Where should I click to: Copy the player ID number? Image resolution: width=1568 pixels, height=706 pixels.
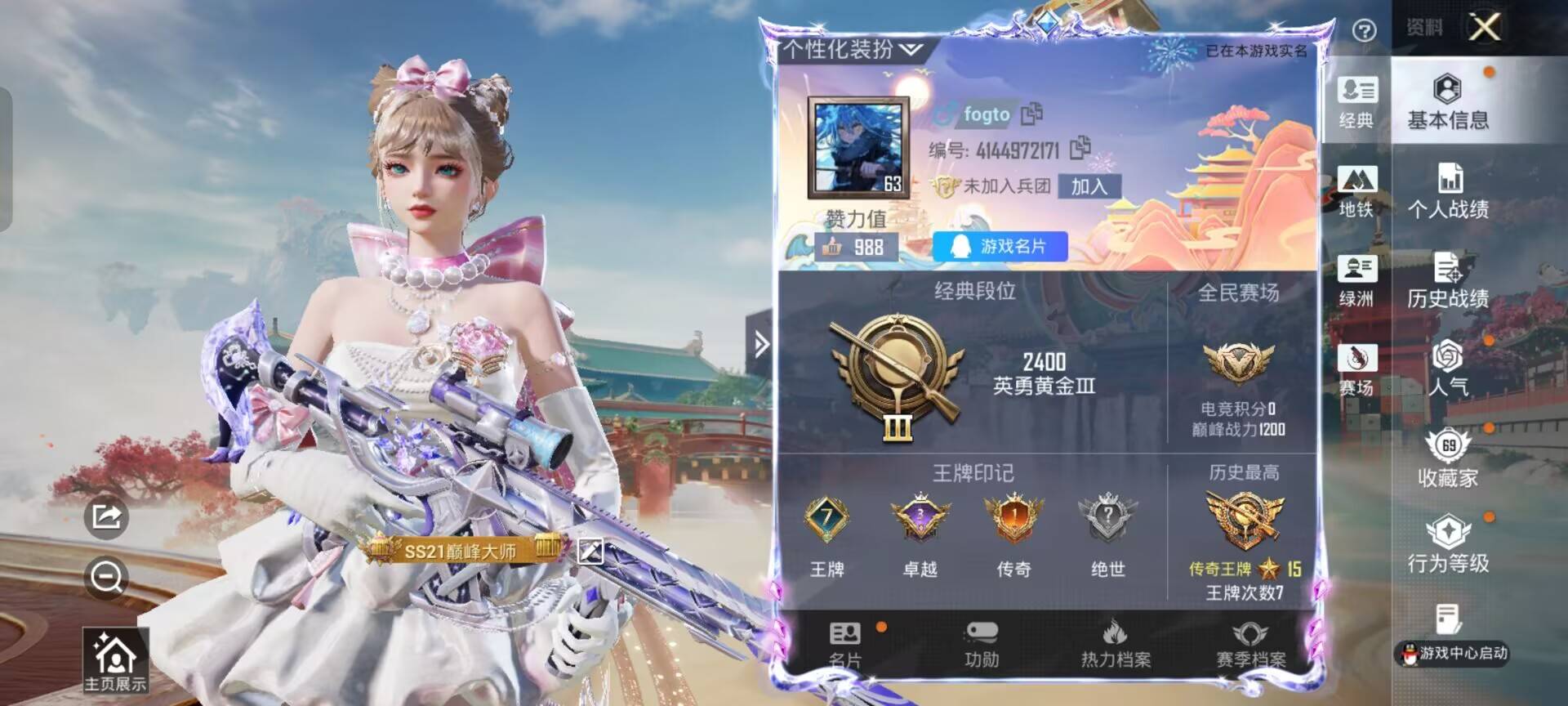1080,147
